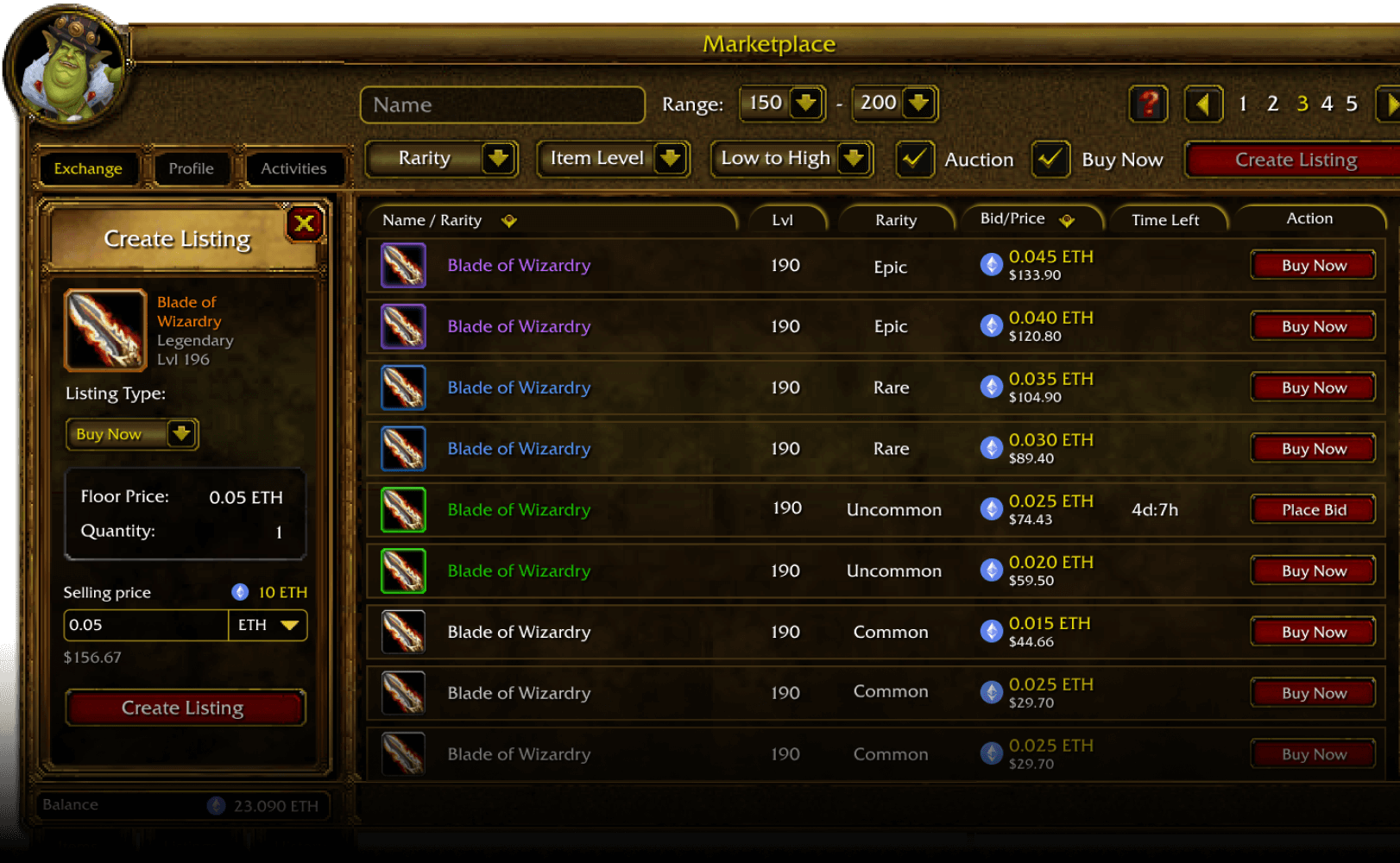Click the first Epic Blade of Wizardry thumbnail
Image resolution: width=1400 pixels, height=863 pixels.
402,265
